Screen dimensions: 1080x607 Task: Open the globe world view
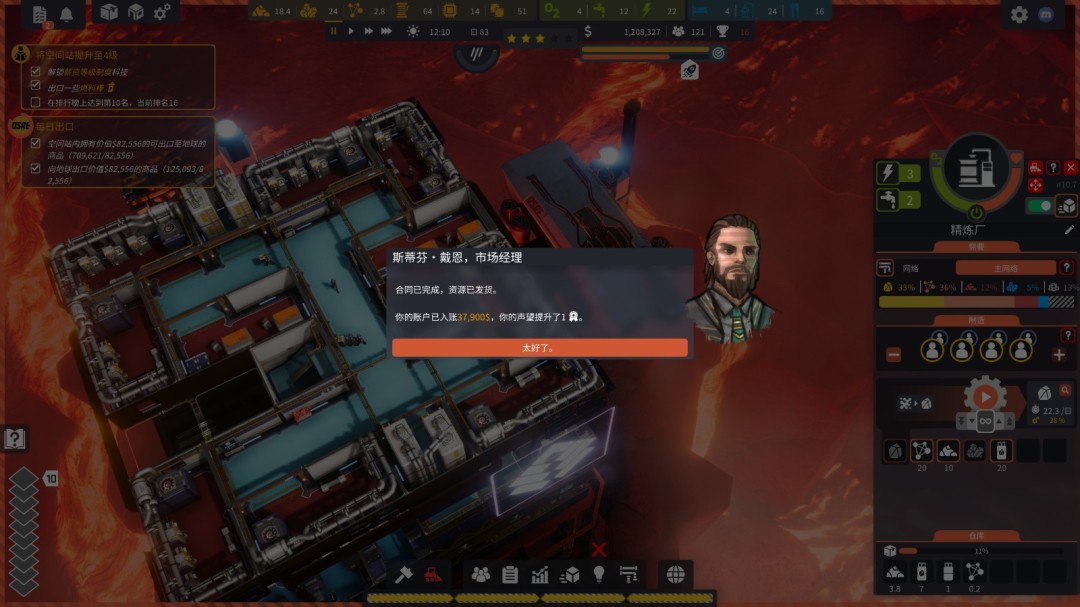[675, 574]
